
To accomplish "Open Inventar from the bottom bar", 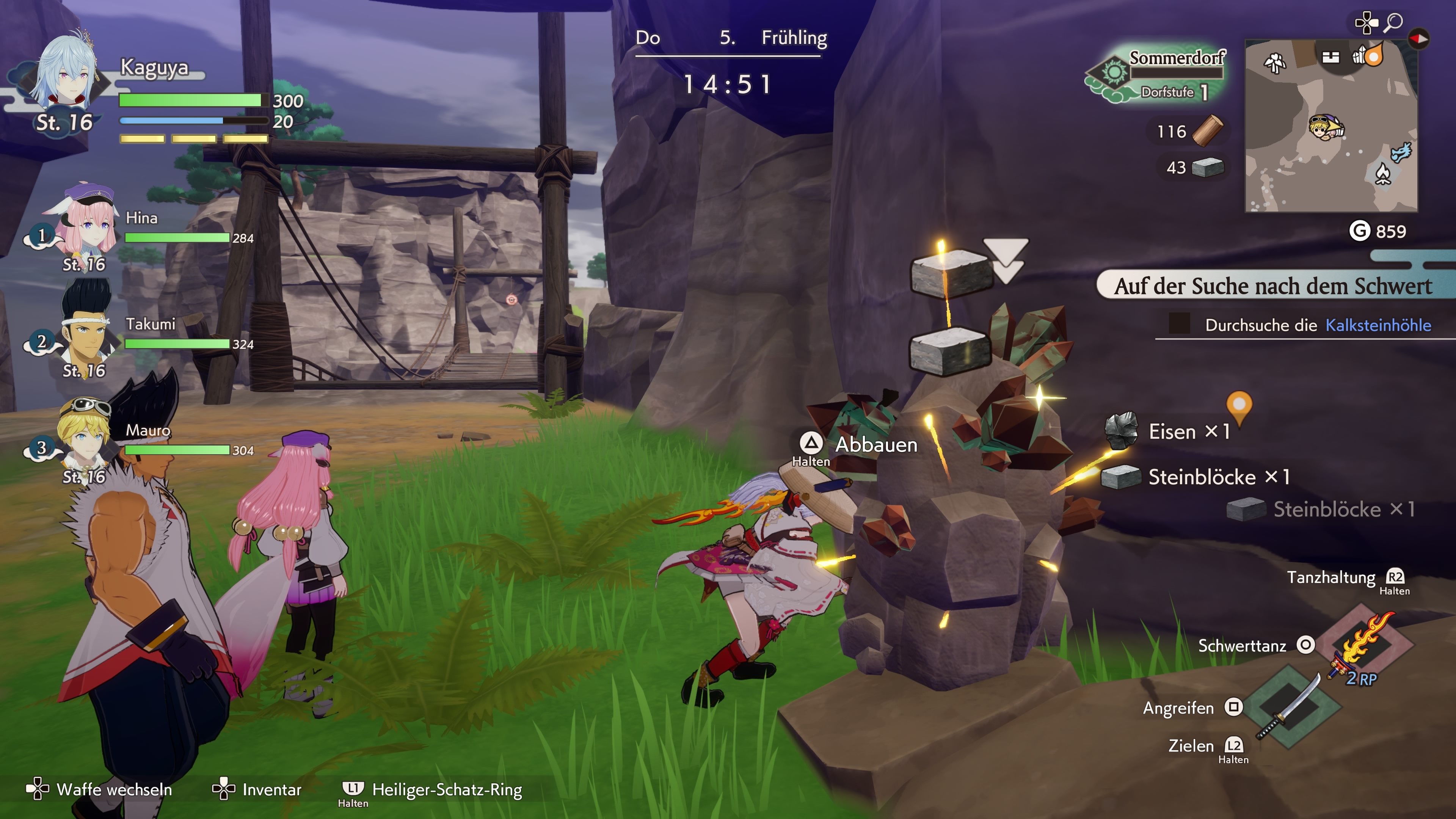I will coord(257,789).
